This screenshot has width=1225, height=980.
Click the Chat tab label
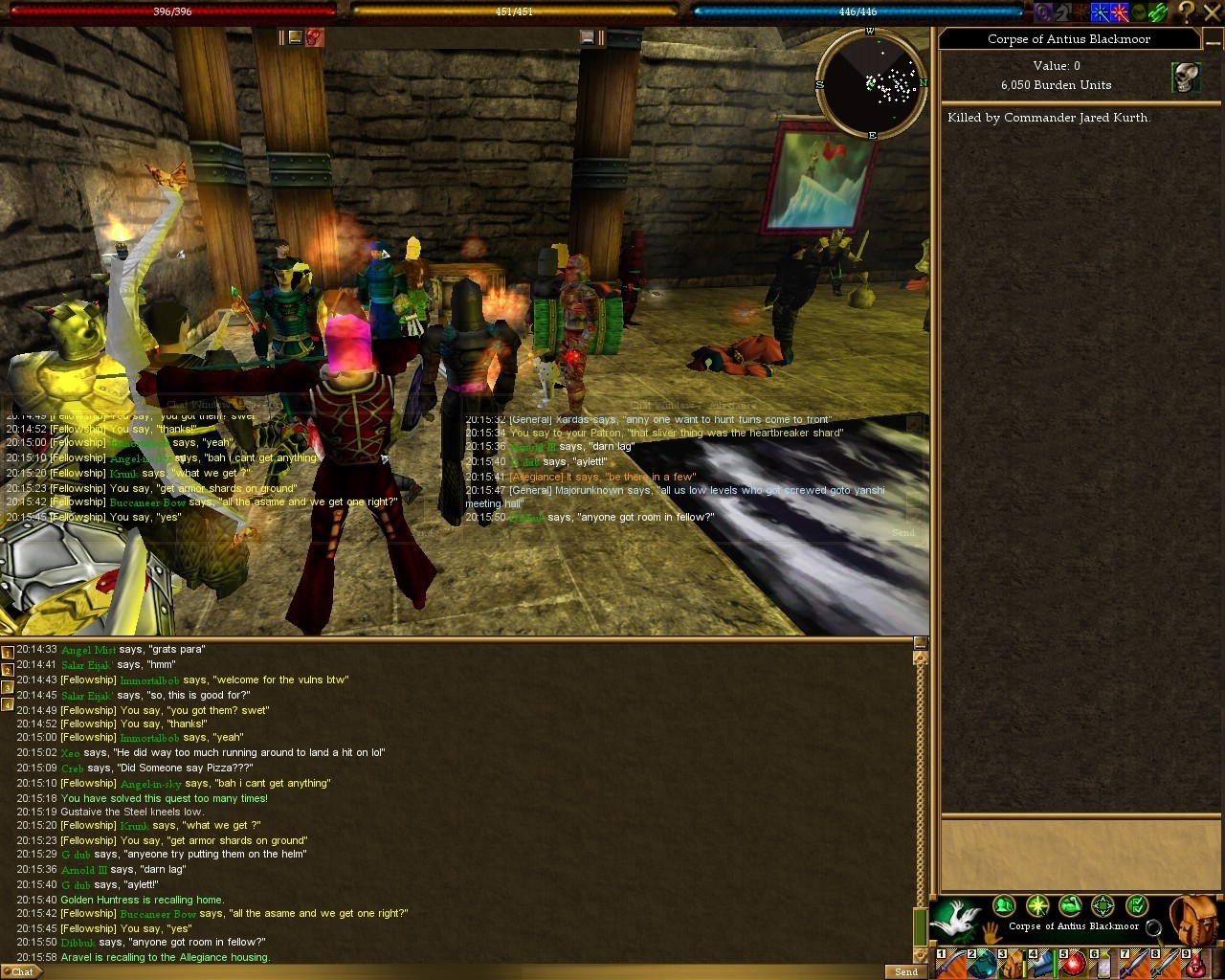22,971
